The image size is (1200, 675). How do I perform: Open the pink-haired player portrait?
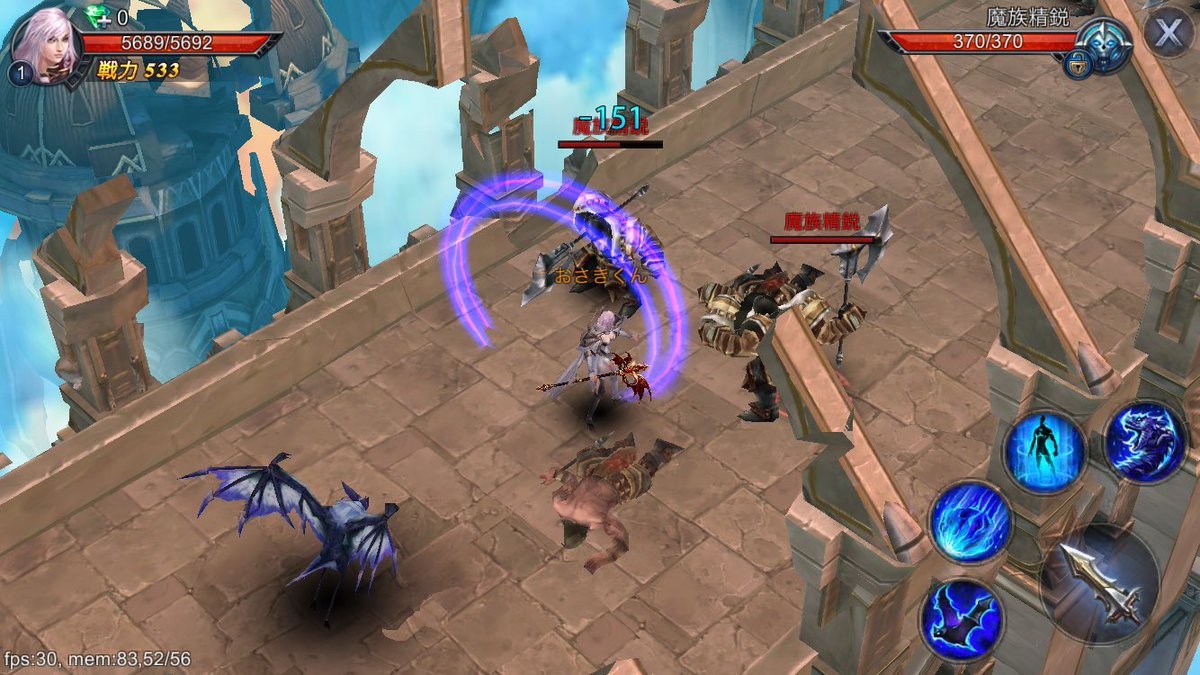[x=44, y=45]
